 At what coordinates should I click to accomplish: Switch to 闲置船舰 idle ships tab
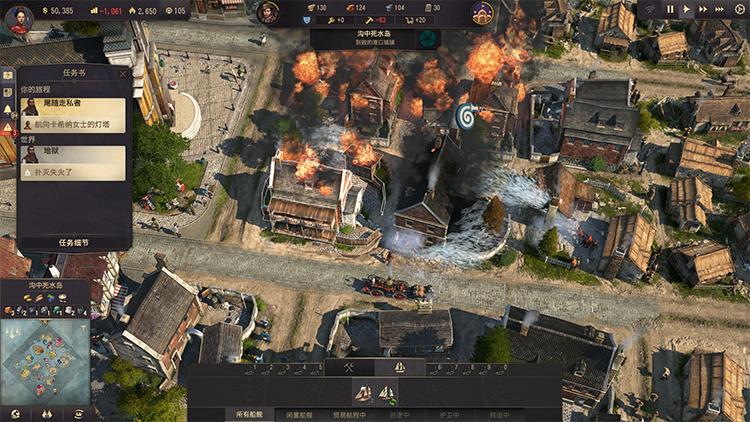point(299,414)
